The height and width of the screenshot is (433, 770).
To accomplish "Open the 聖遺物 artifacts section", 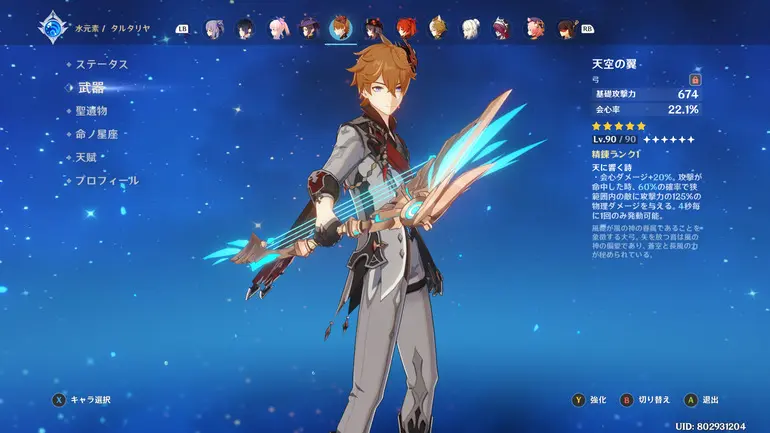I will click(91, 111).
